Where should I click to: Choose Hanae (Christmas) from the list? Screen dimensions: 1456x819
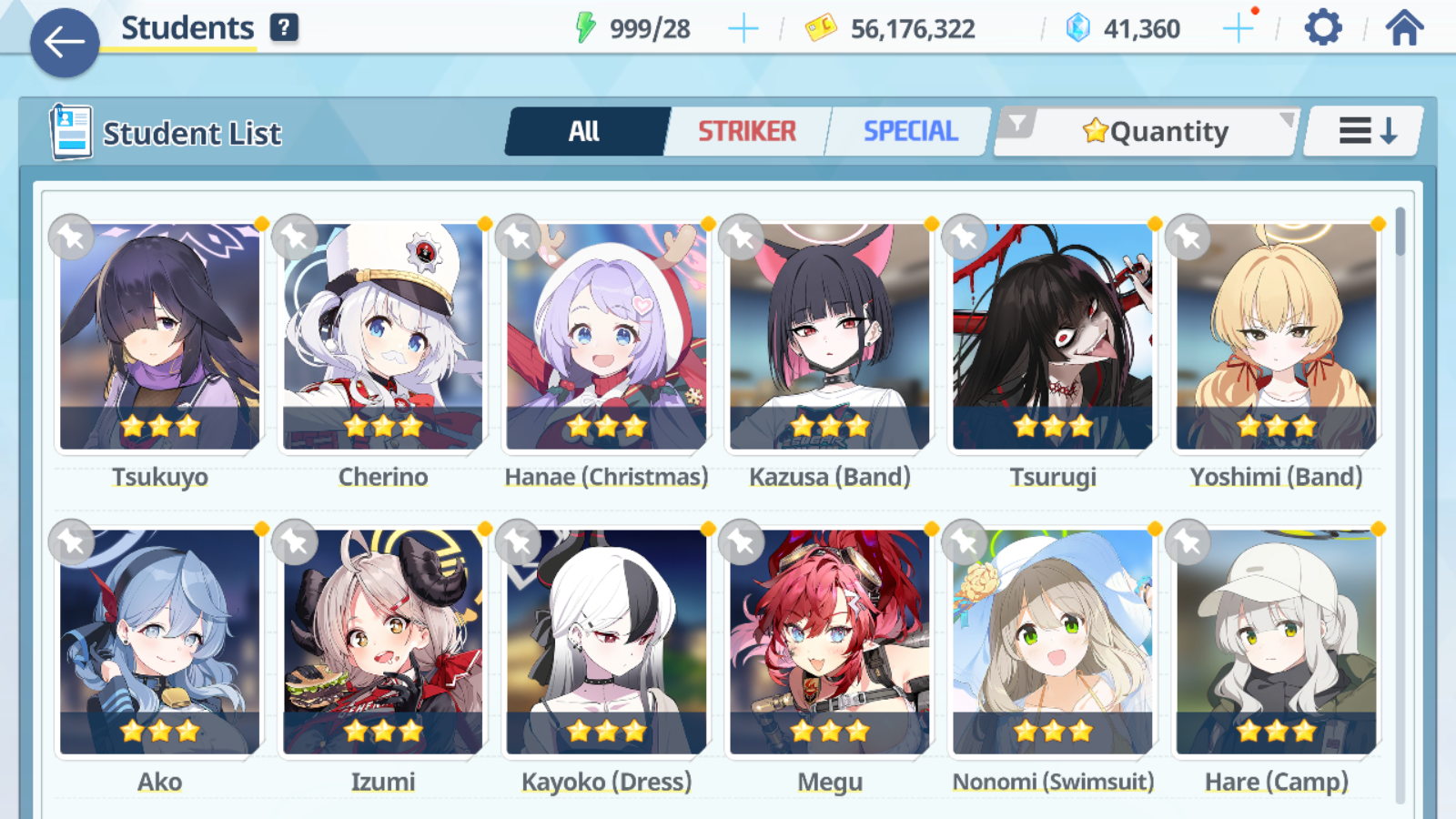pyautogui.click(x=606, y=337)
